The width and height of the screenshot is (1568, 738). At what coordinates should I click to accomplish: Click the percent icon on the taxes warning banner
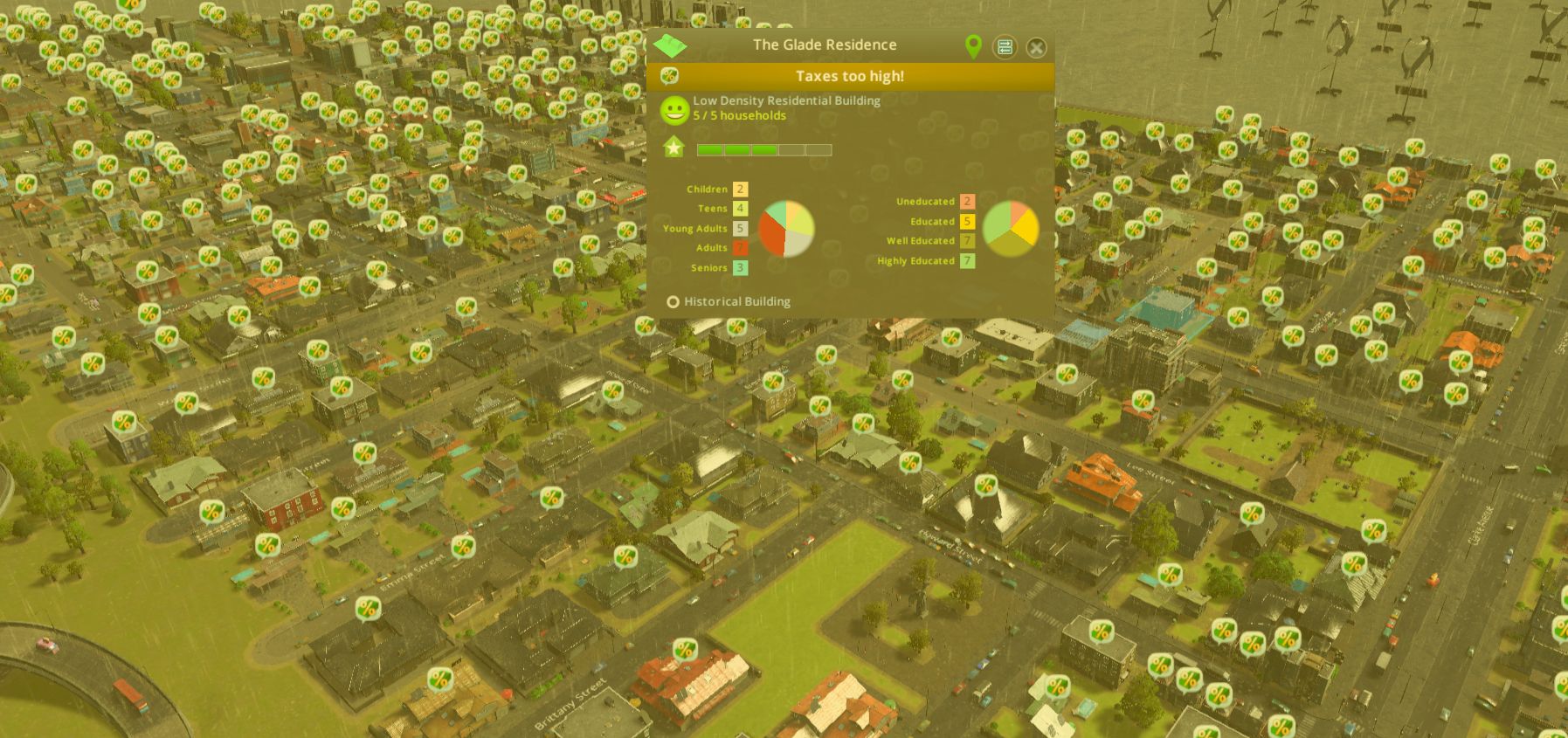coord(672,77)
